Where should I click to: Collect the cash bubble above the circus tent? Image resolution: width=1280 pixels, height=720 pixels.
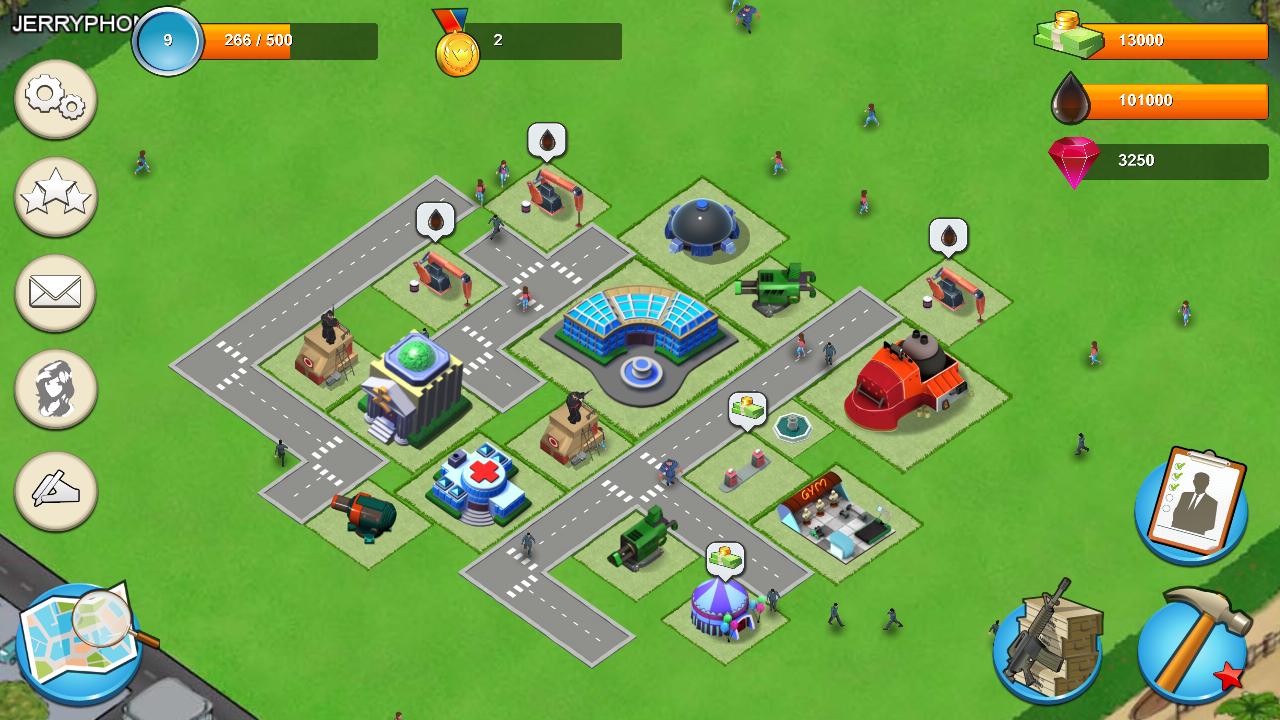tap(726, 559)
